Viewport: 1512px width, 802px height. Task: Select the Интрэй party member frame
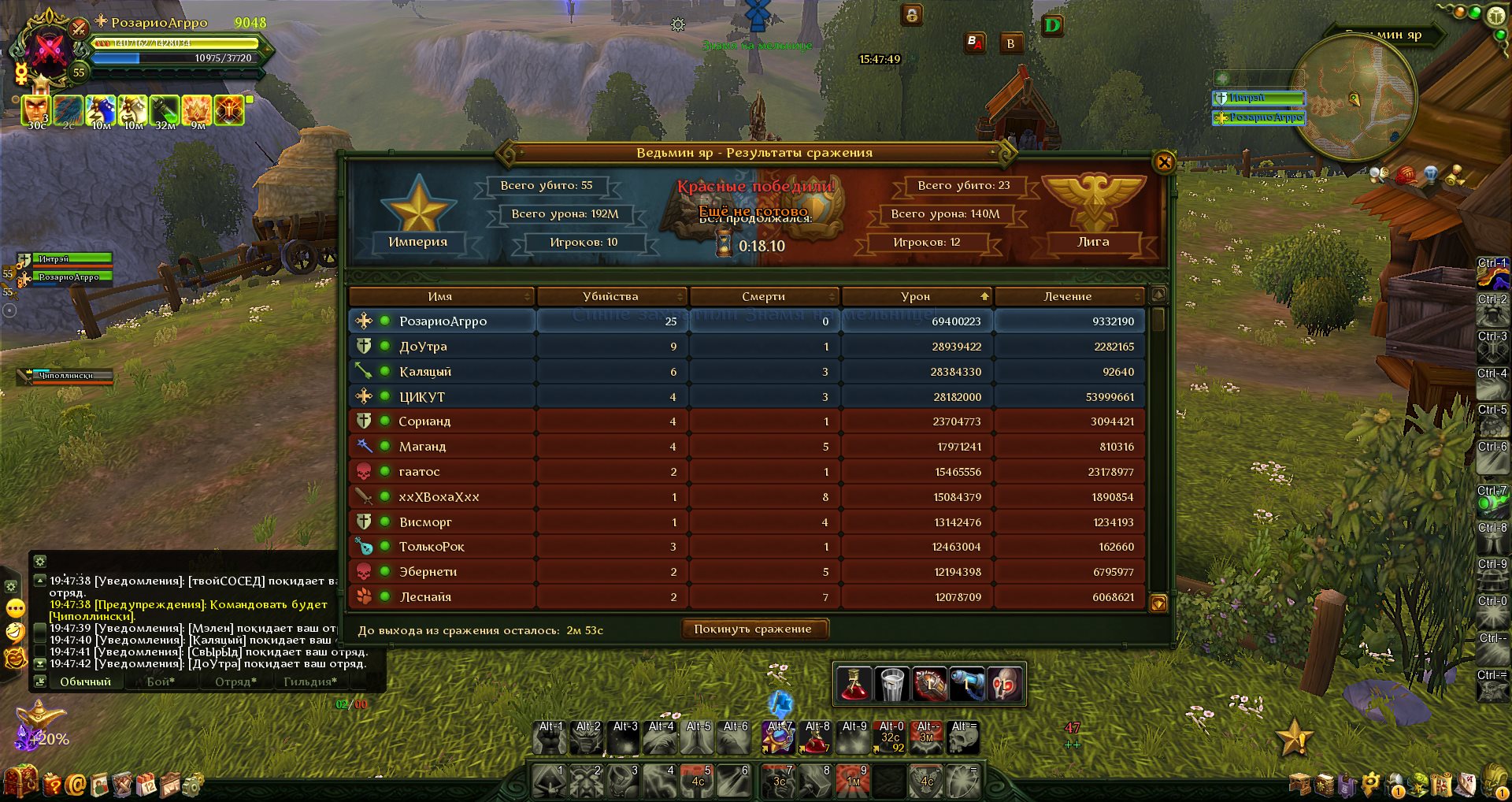tap(71, 259)
